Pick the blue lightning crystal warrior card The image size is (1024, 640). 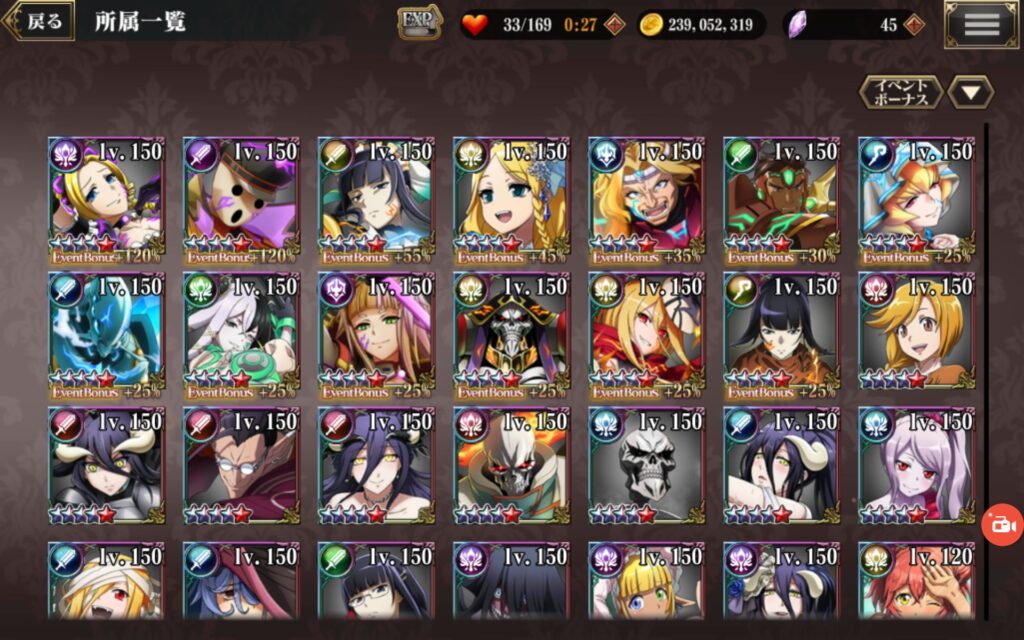coord(105,336)
